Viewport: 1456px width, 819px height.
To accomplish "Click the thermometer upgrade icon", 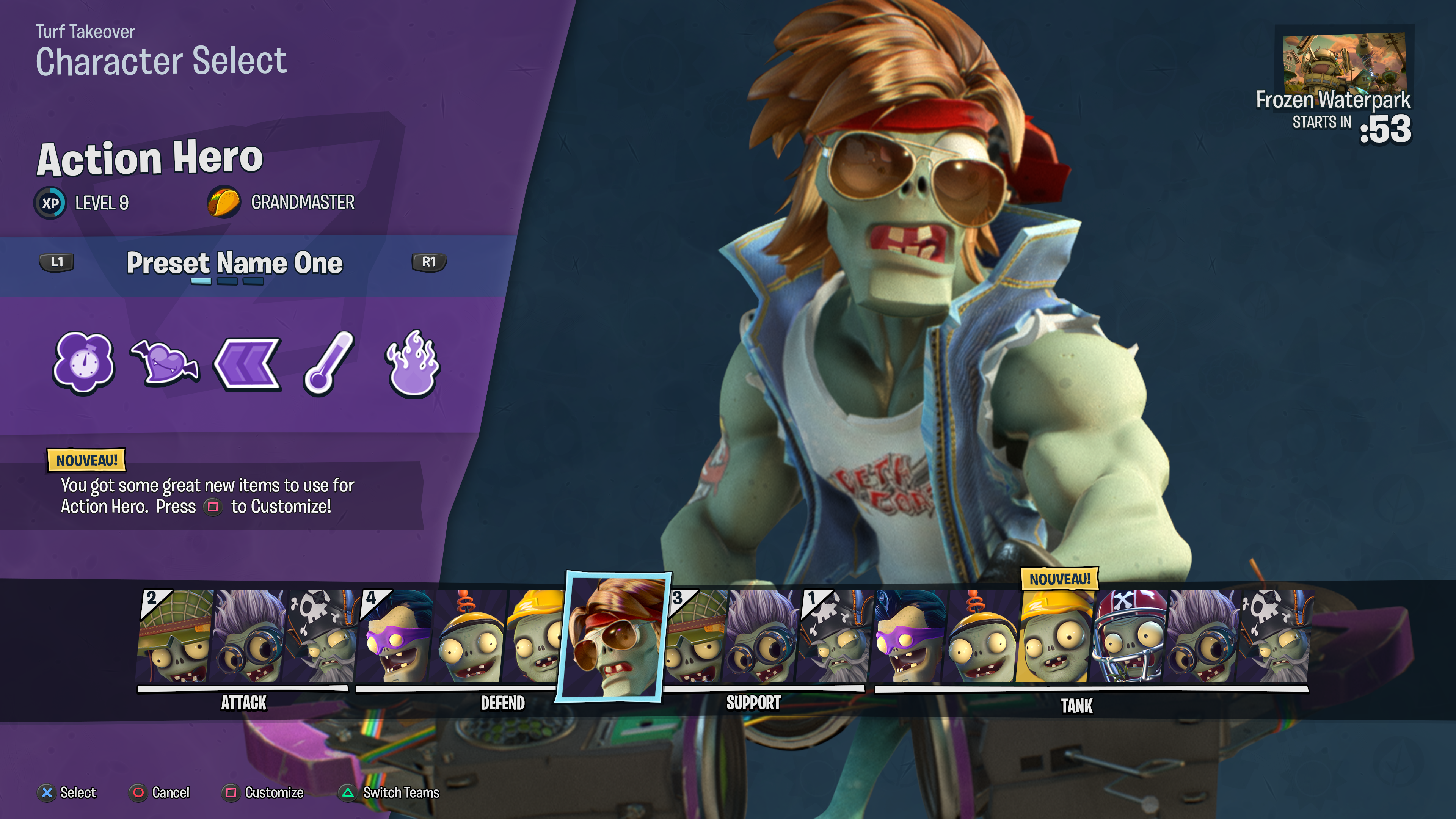I will 329,363.
